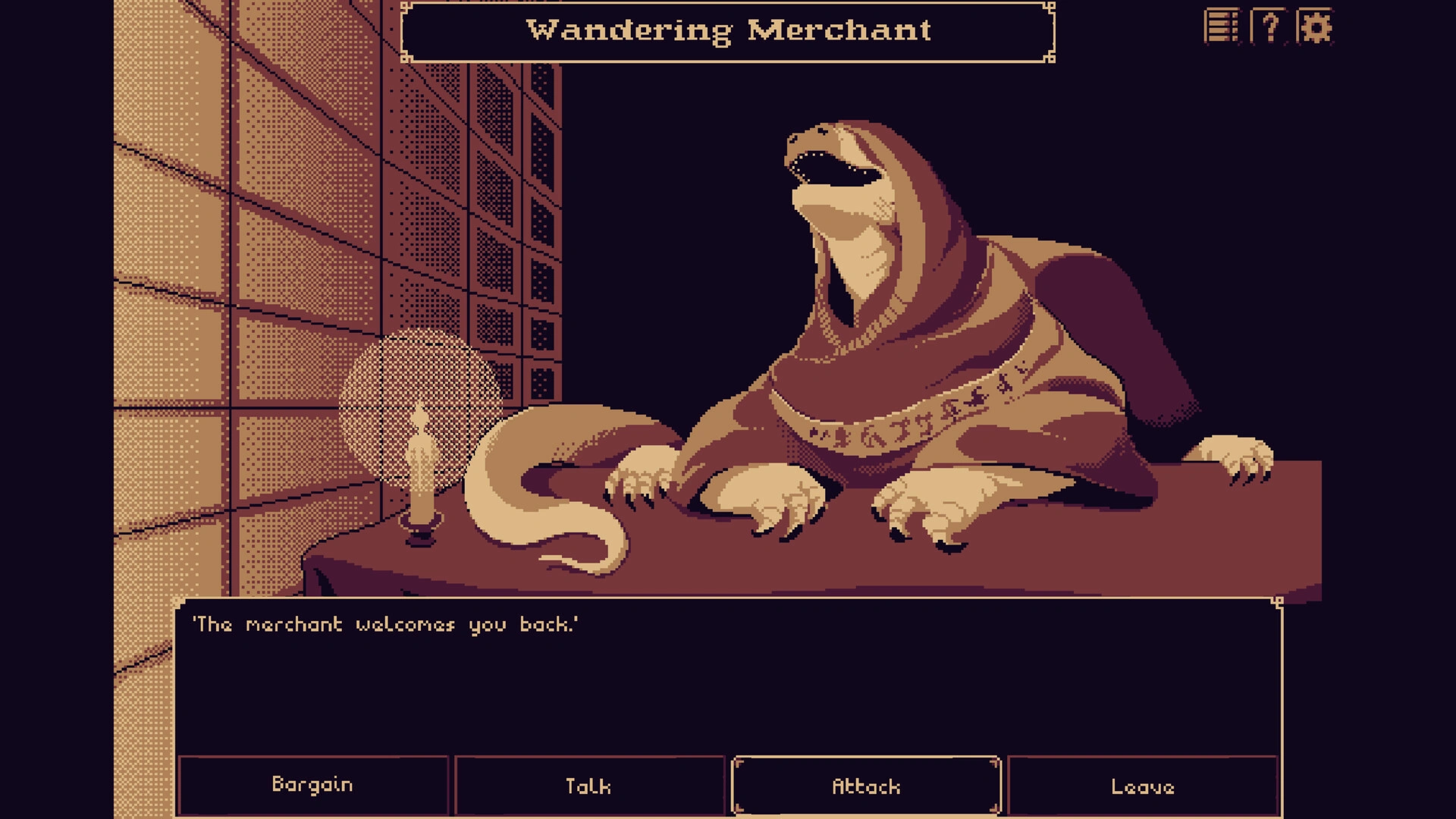Click the question mark help icon

(1270, 27)
